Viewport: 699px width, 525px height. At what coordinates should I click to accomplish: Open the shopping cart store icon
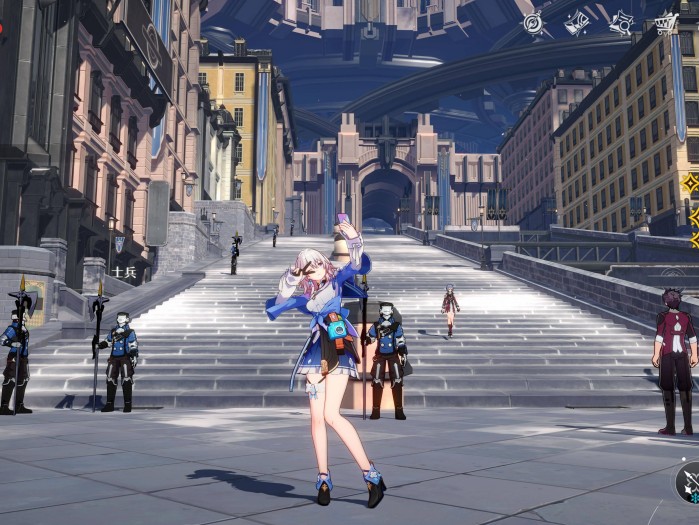click(666, 23)
